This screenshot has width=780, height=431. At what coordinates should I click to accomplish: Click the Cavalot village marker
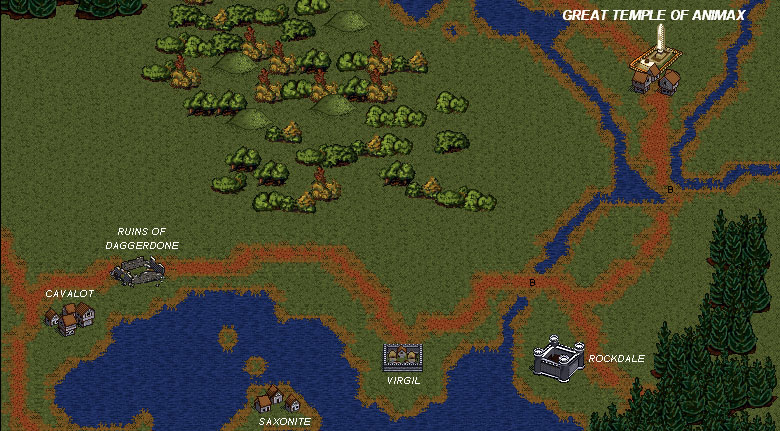click(x=69, y=318)
